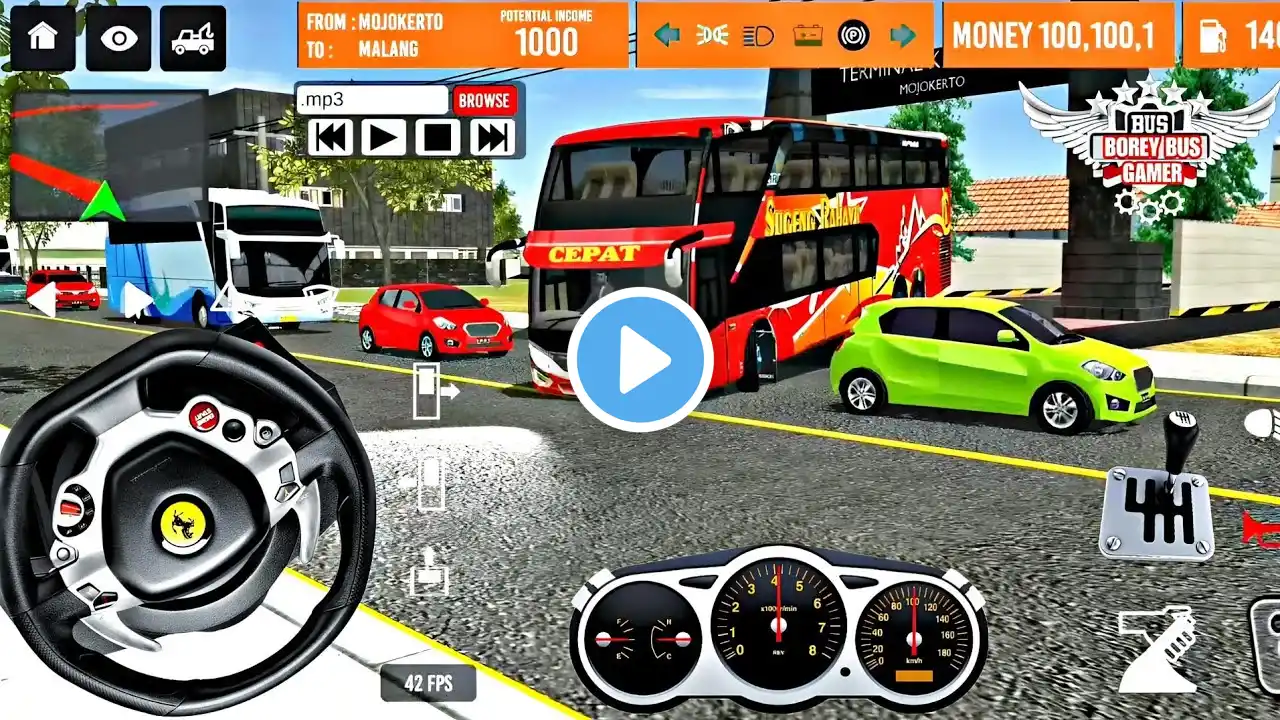Viewport: 1280px width, 720px height.
Task: Skip to next music track
Action: pyautogui.click(x=492, y=137)
